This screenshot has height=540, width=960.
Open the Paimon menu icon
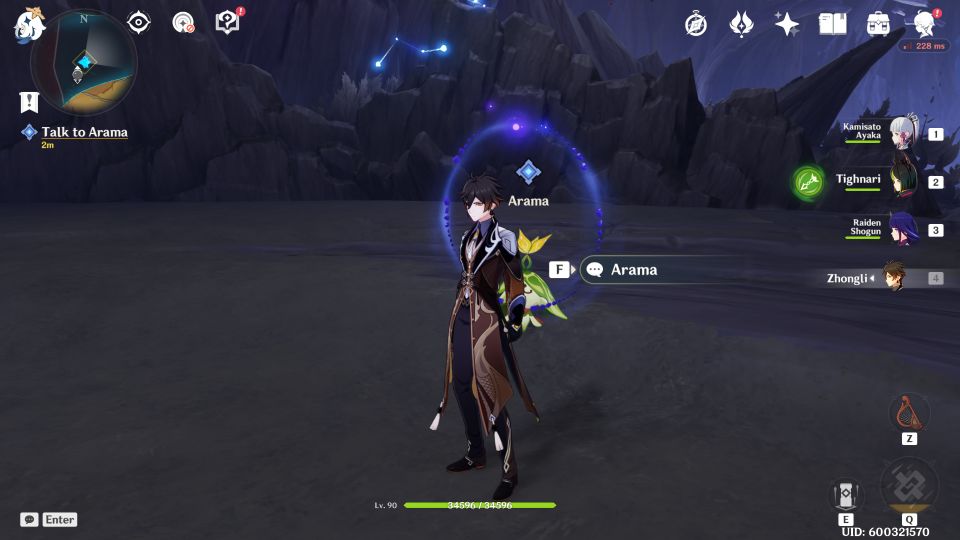(26, 26)
